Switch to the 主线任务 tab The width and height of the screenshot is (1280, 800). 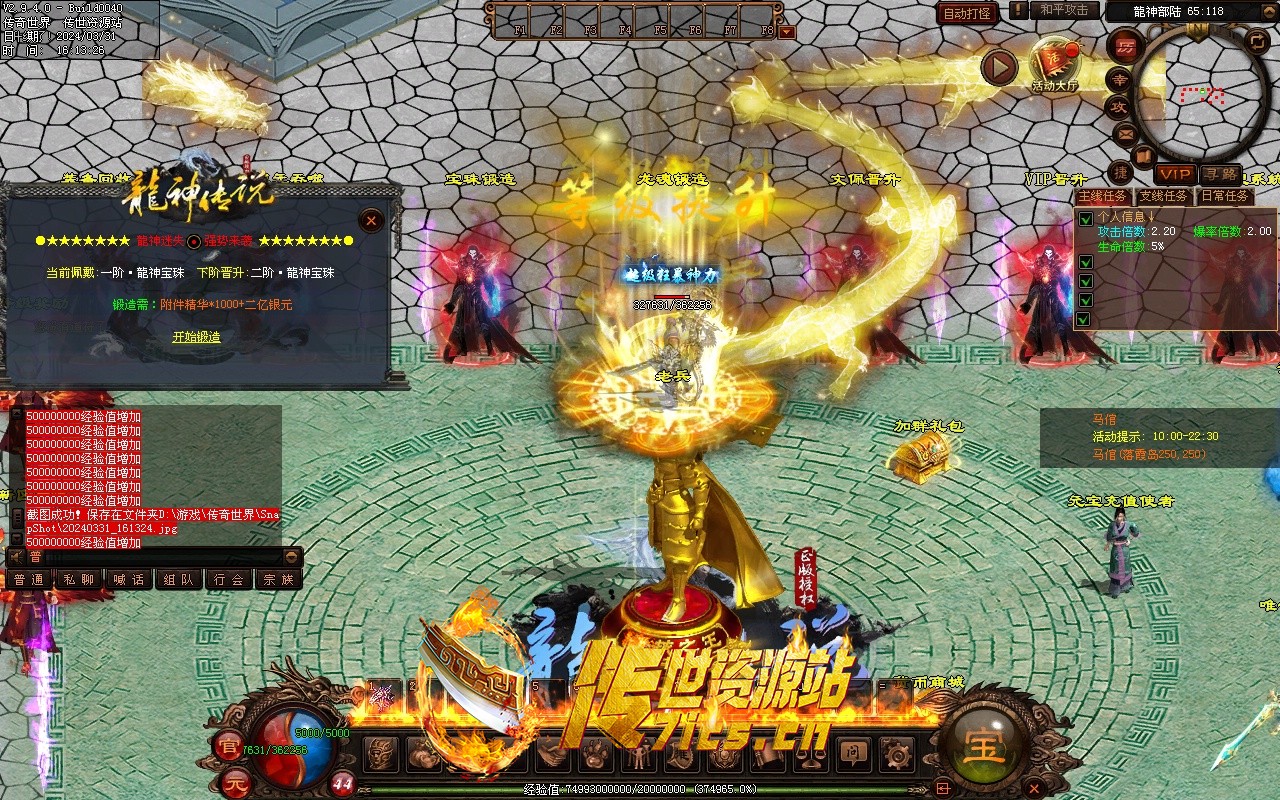click(1103, 196)
